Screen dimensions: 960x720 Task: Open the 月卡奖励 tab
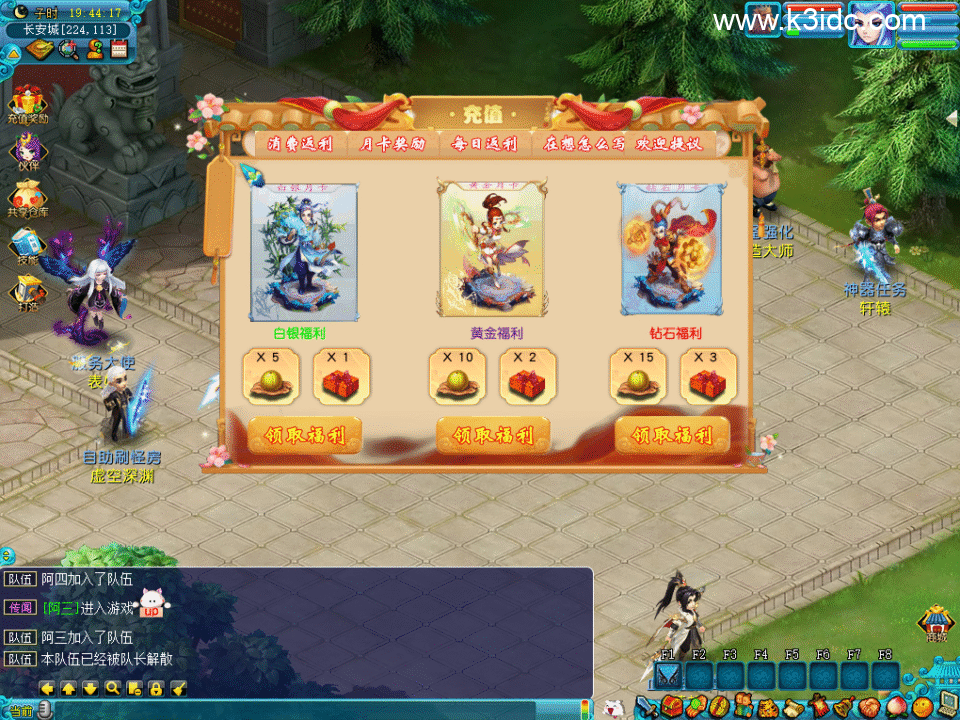(x=392, y=144)
